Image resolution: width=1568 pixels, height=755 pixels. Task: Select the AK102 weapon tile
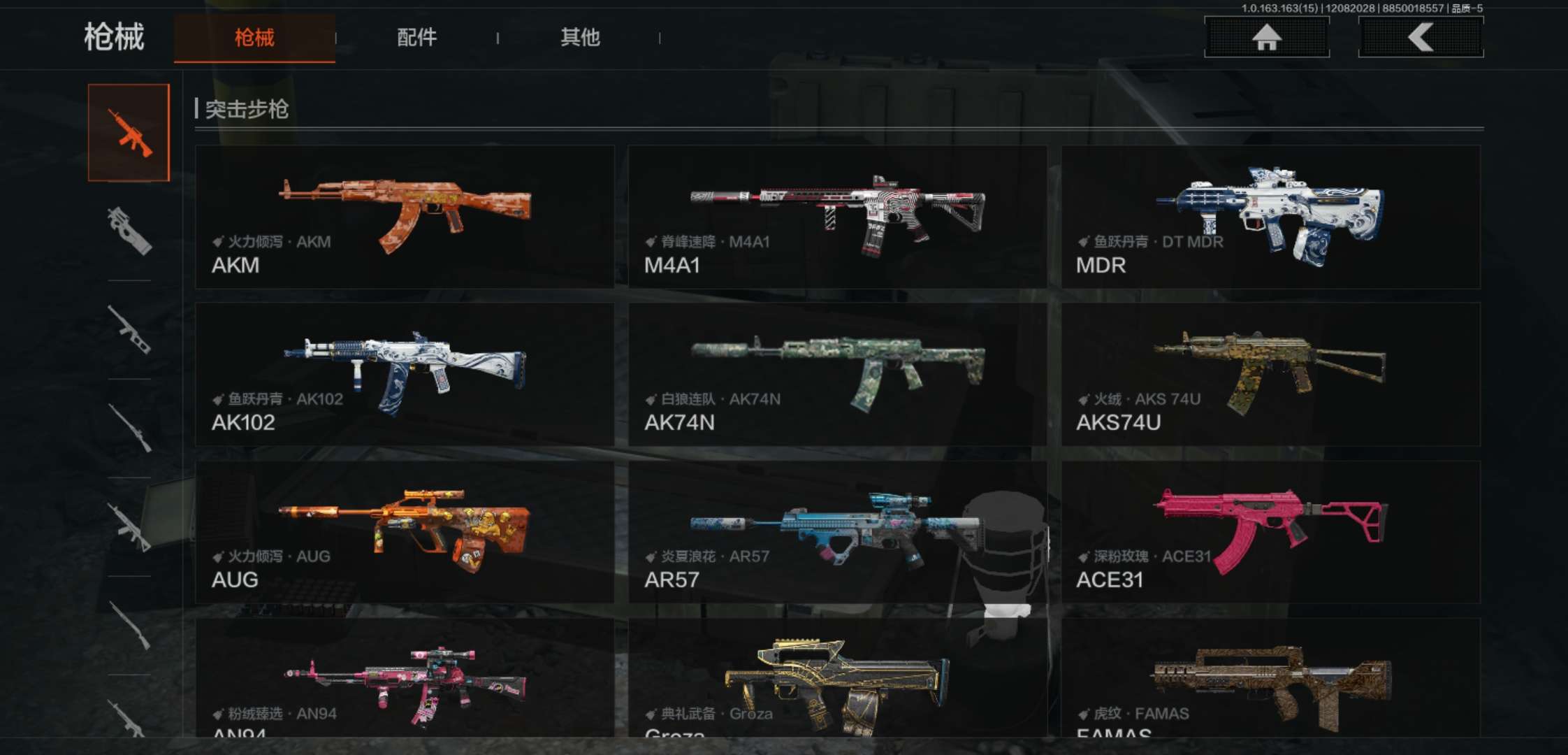point(405,374)
